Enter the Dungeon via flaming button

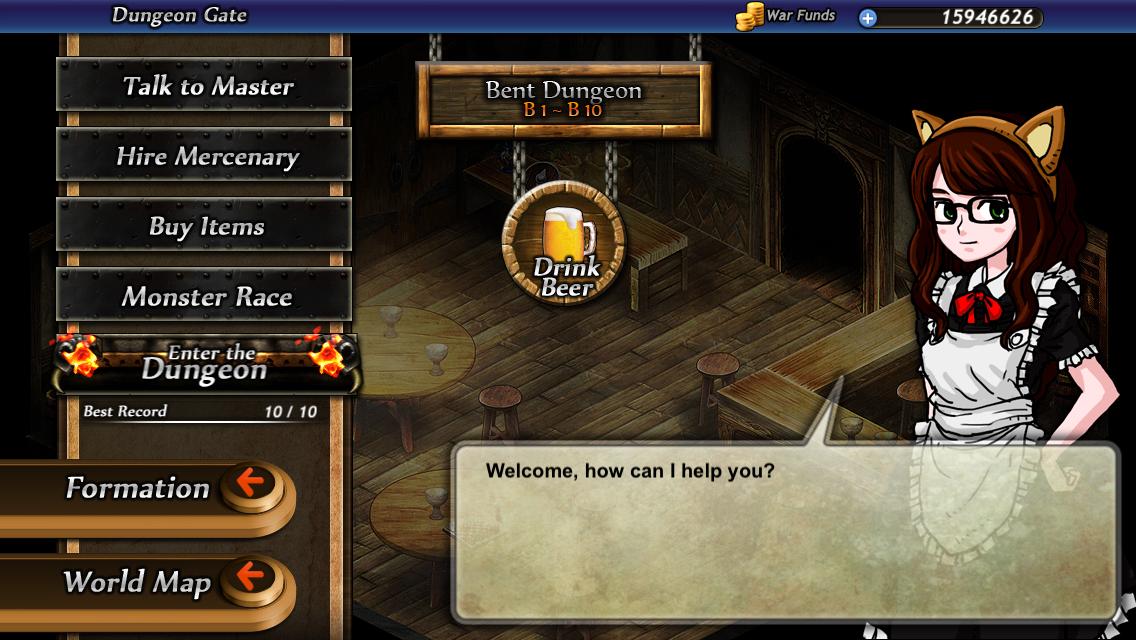tap(204, 365)
